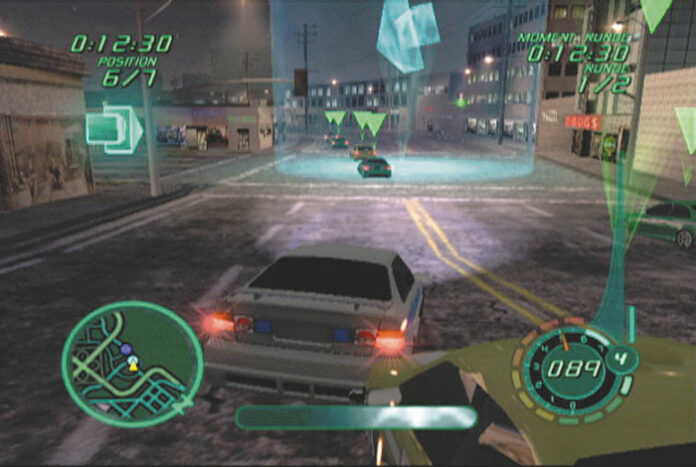
Task: Click the speedometer gauge dial
Action: (x=574, y=368)
